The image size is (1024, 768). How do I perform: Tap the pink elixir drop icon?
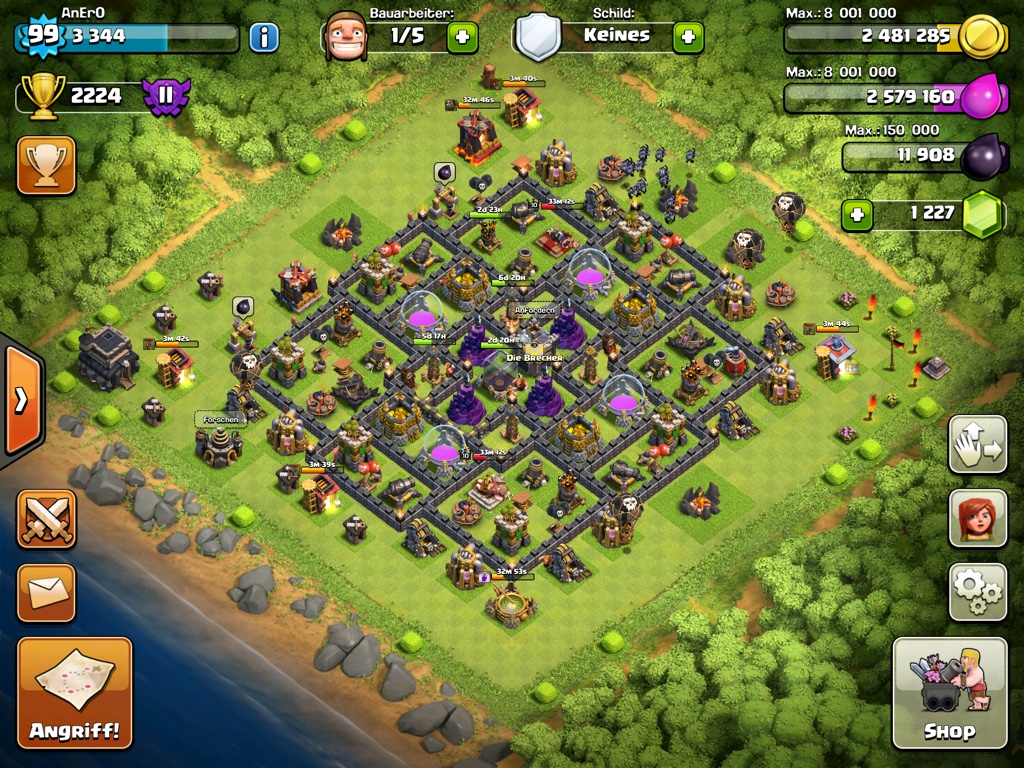pyautogui.click(x=981, y=98)
